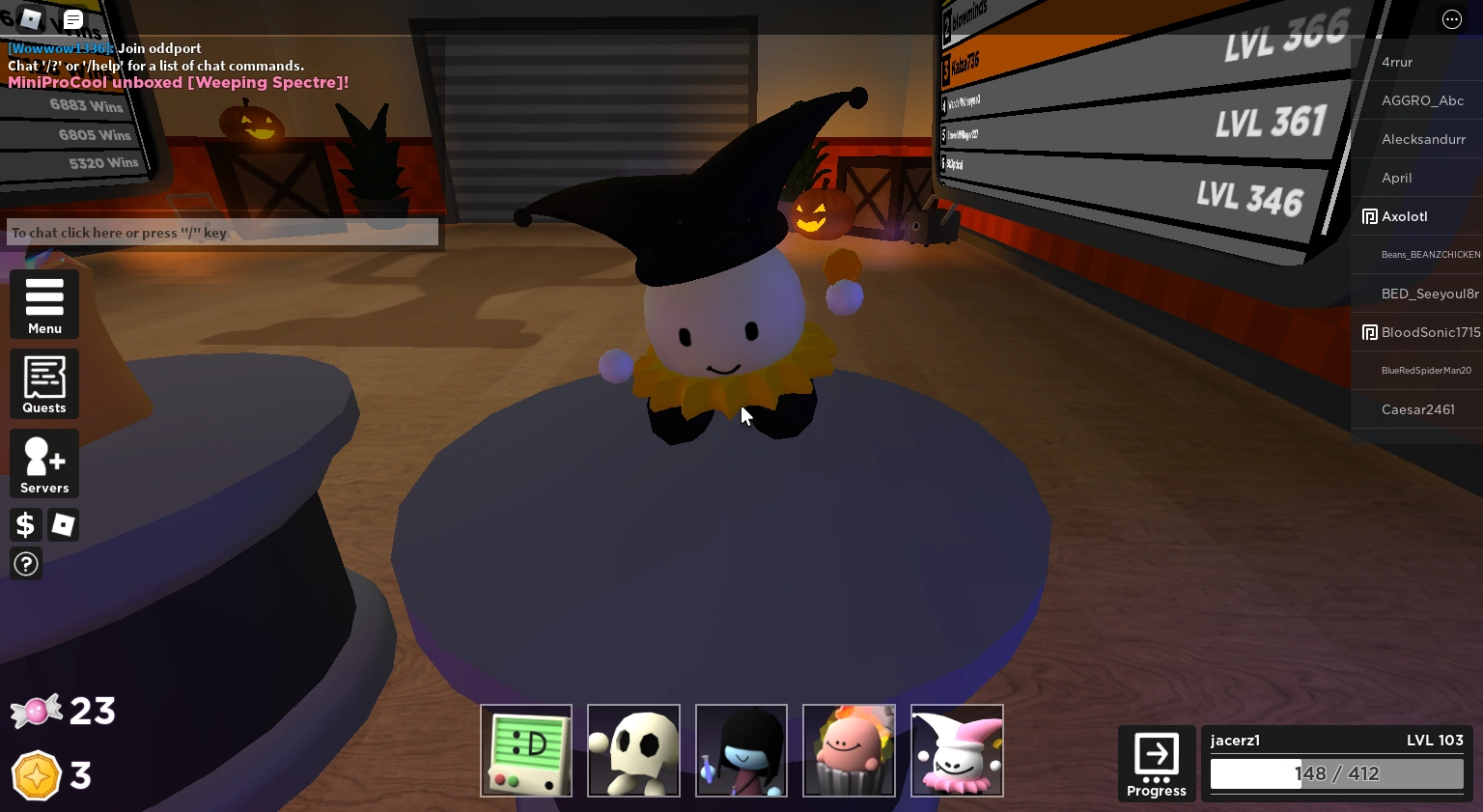Open the Progress panel
Viewport: 1483px width, 812px height.
1156,763
